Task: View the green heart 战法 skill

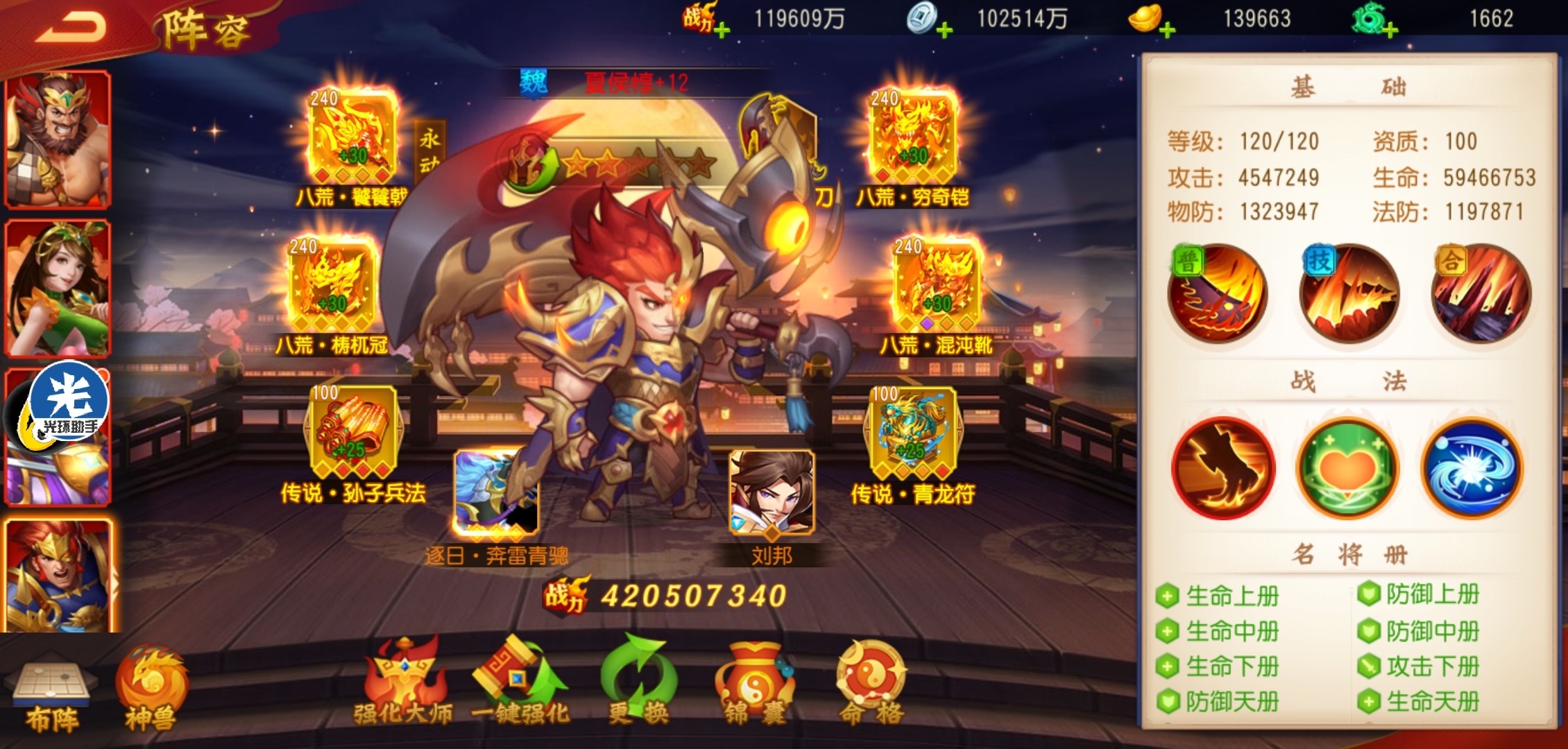Action: pos(1347,468)
